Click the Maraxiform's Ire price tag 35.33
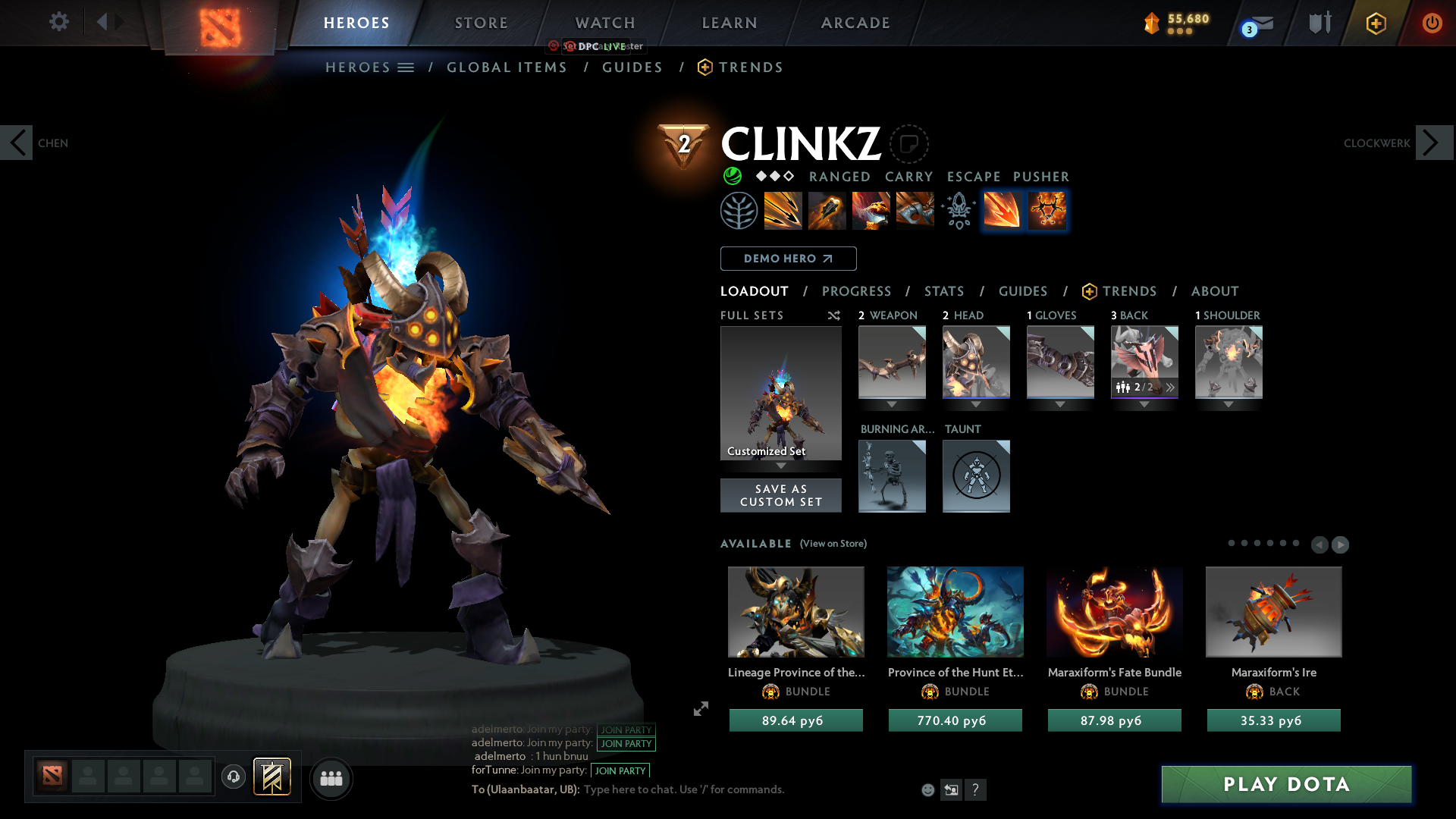The height and width of the screenshot is (819, 1456). (x=1273, y=720)
